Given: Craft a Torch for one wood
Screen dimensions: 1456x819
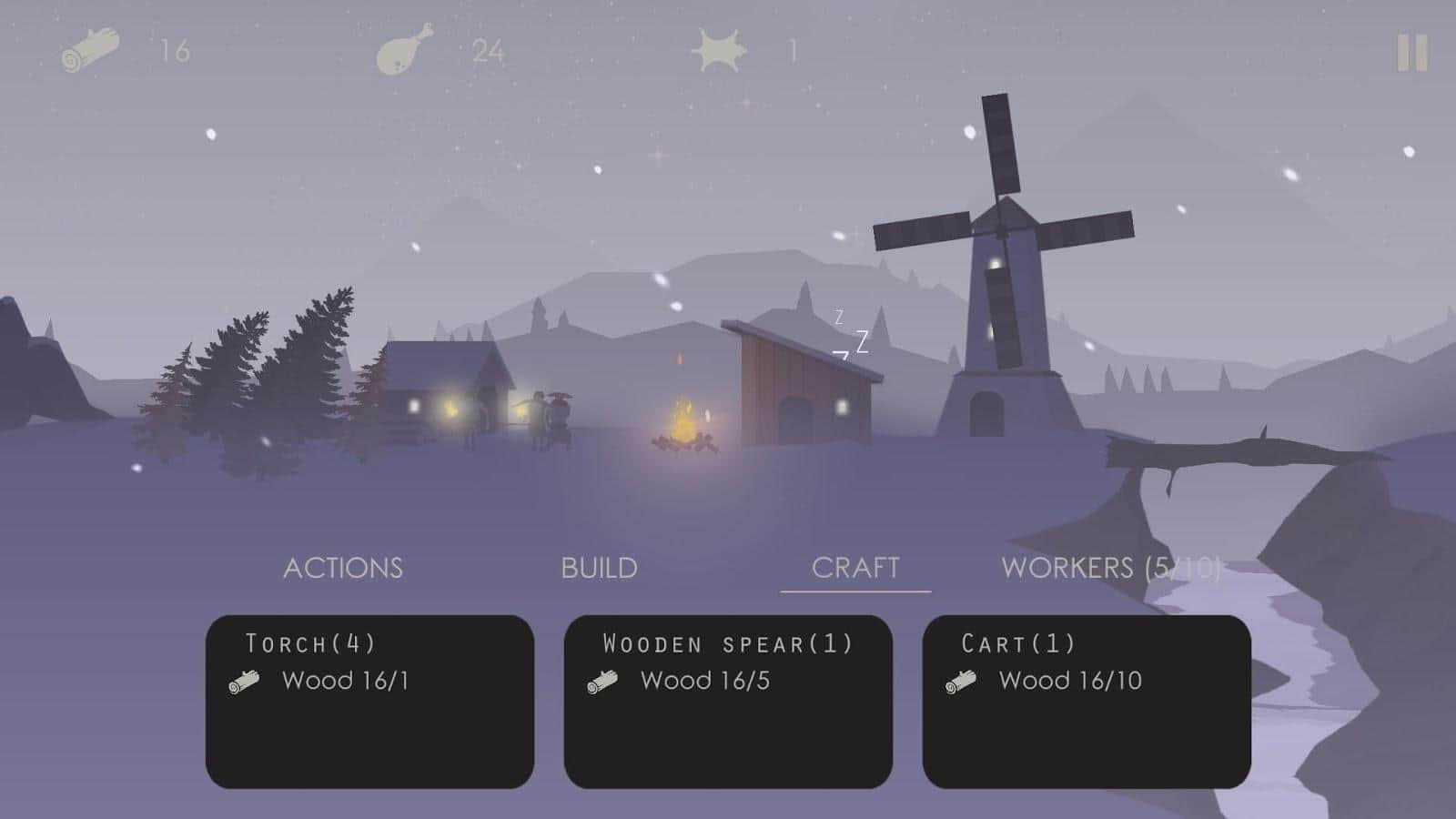Looking at the screenshot, I should (x=369, y=701).
